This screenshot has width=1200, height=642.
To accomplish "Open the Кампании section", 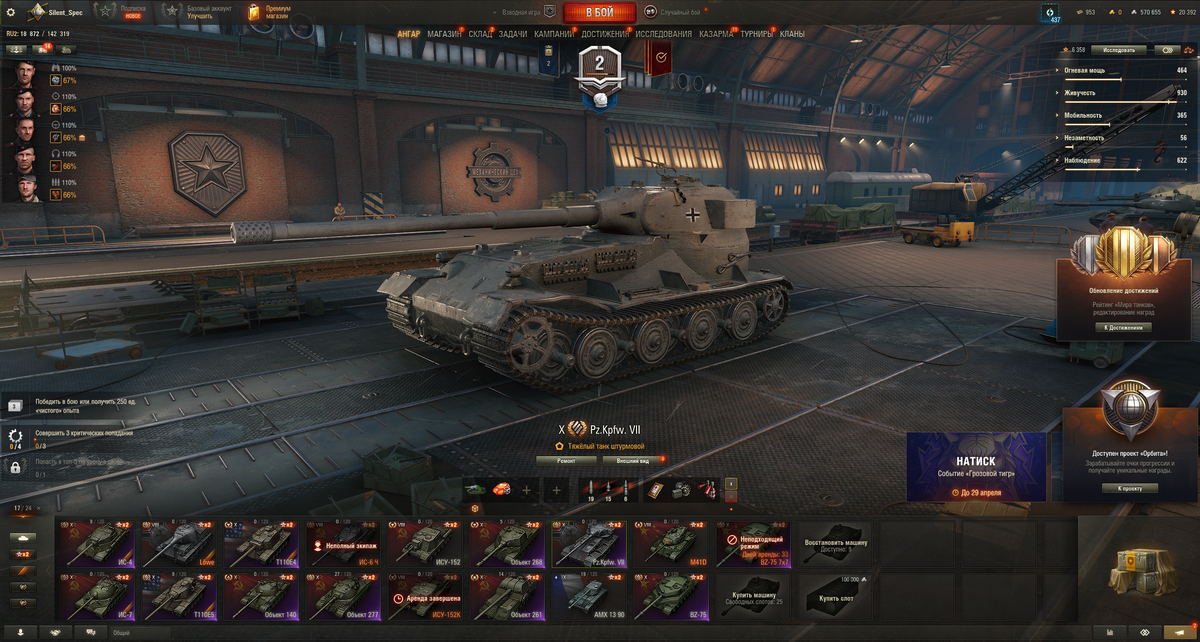I will (x=554, y=34).
